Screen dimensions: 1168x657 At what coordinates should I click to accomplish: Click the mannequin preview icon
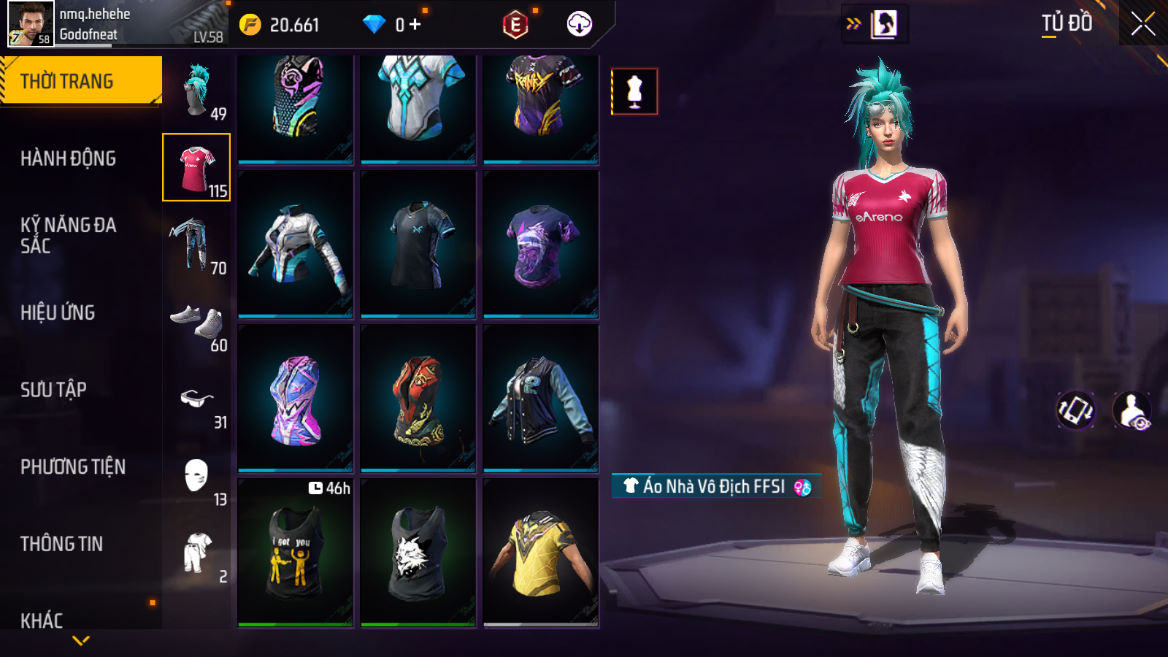pyautogui.click(x=634, y=92)
